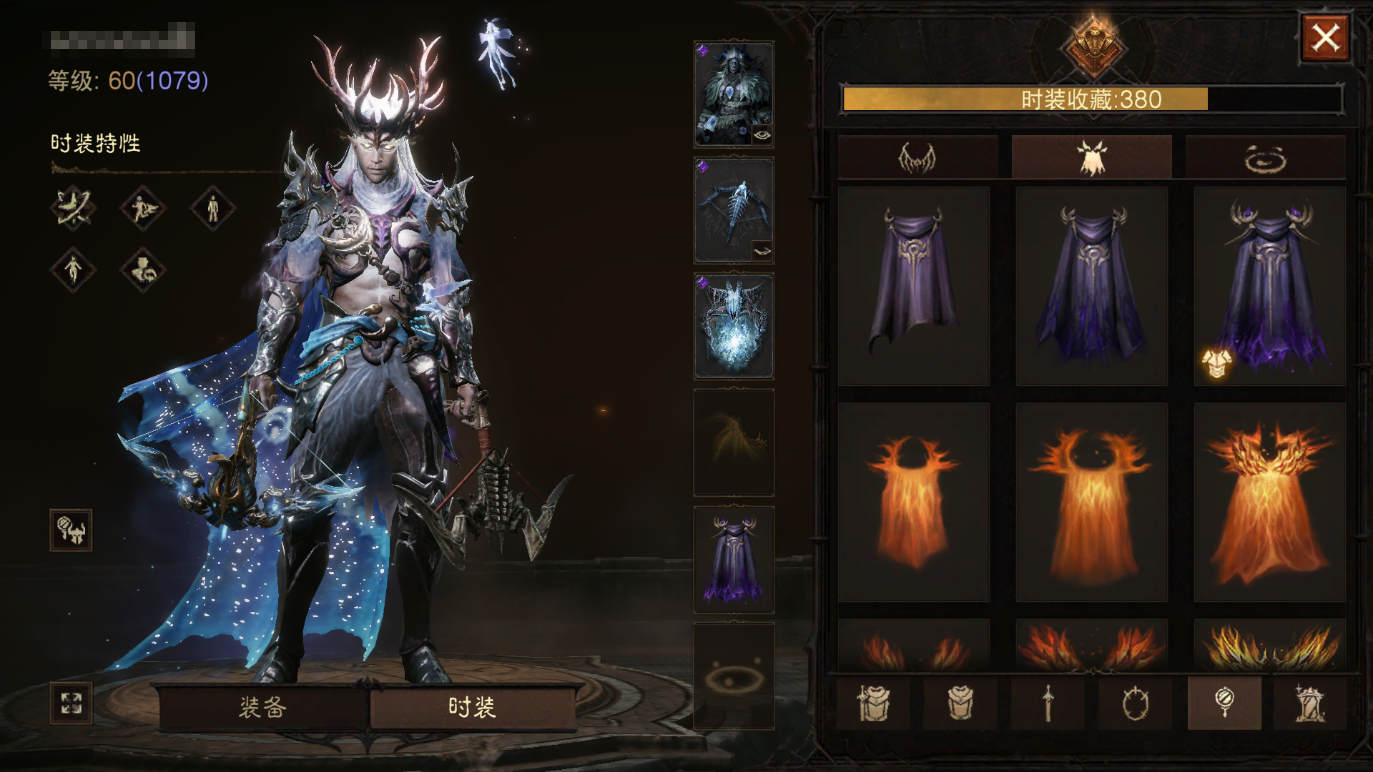Close the cosmetics collection panel
Viewport: 1373px width, 772px height.
[x=1325, y=39]
